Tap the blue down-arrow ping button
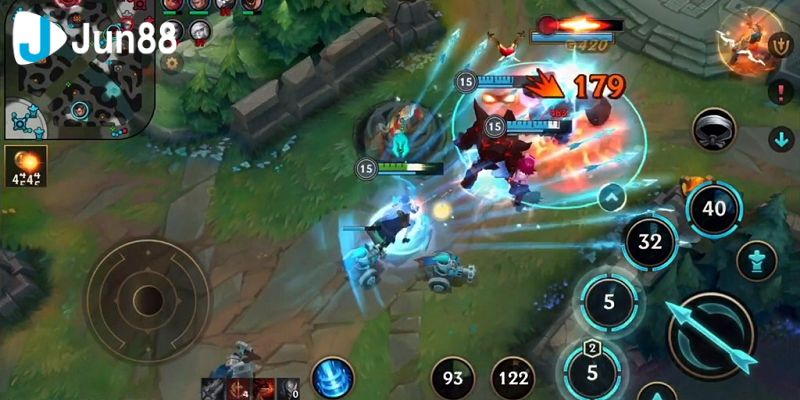This screenshot has height=400, width=800. 780,138
